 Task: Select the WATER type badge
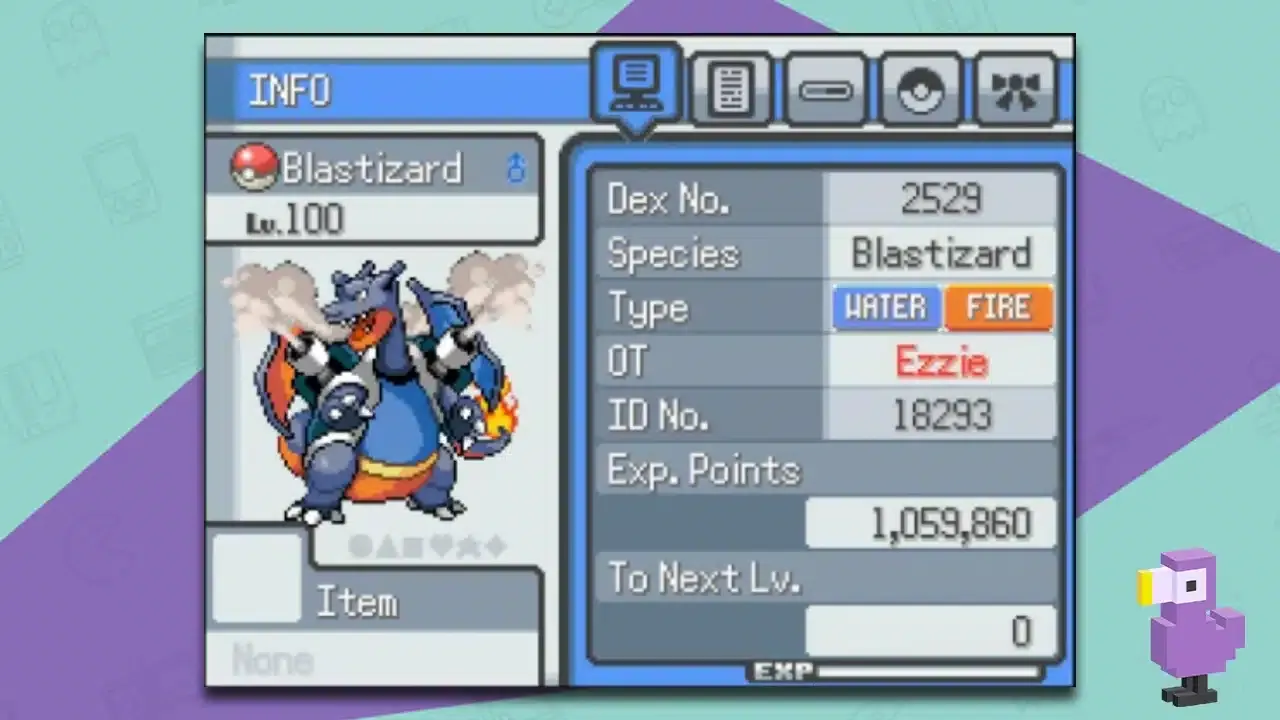[884, 307]
